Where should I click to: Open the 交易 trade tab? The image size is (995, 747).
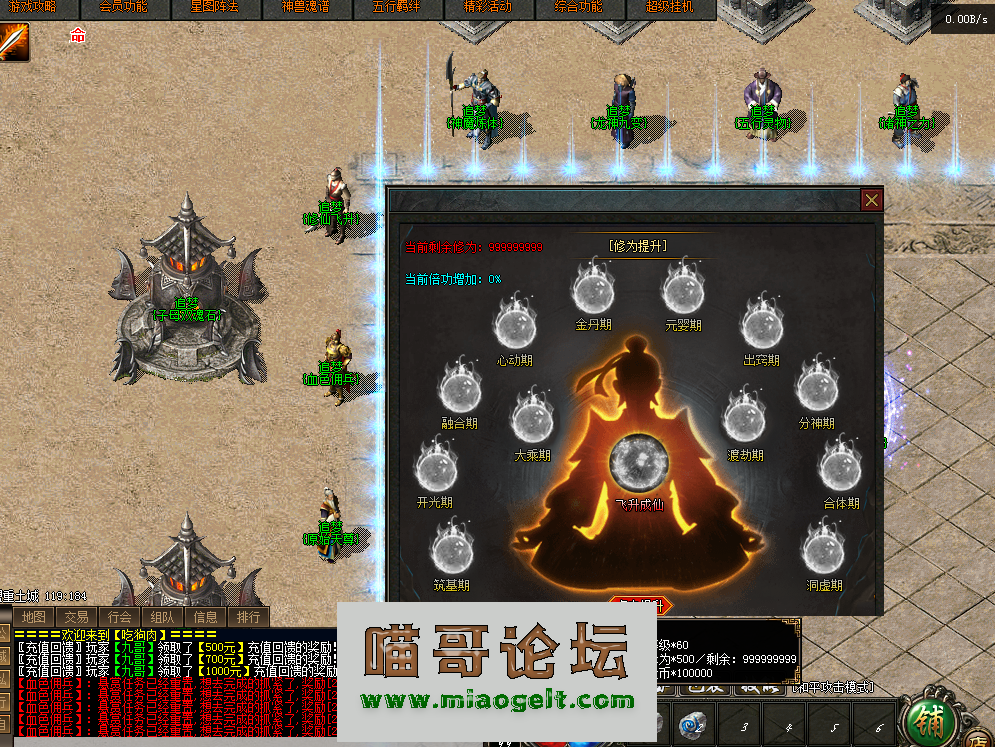pos(77,617)
